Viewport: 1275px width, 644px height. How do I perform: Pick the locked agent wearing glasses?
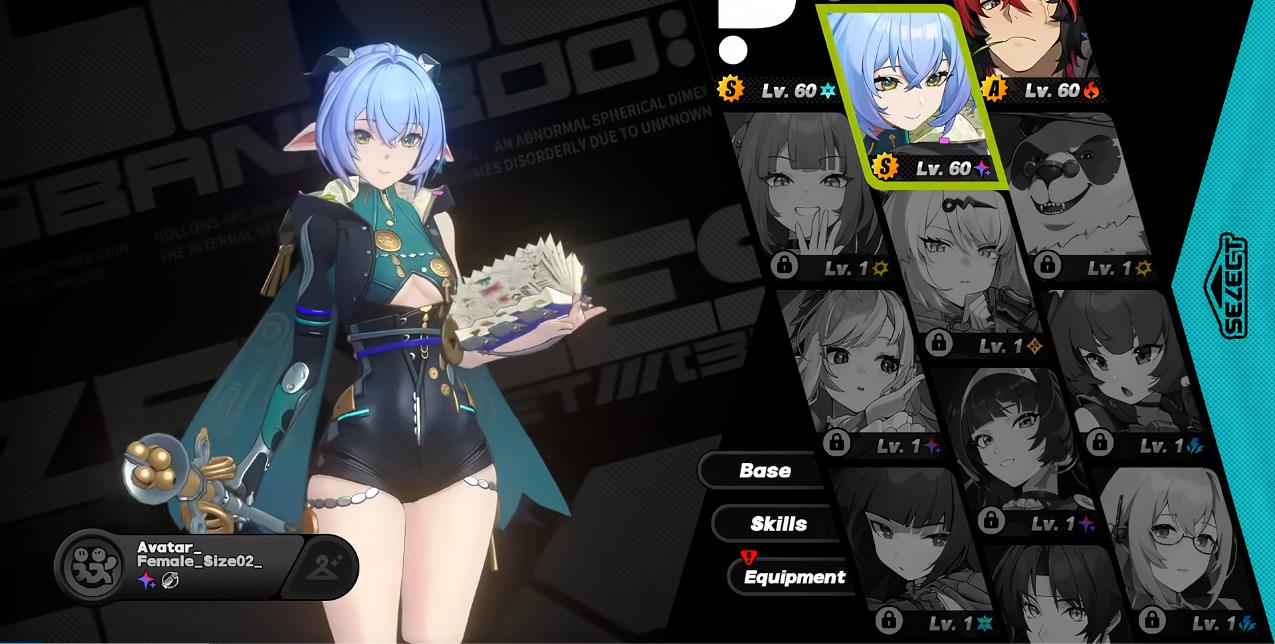tap(1172, 545)
